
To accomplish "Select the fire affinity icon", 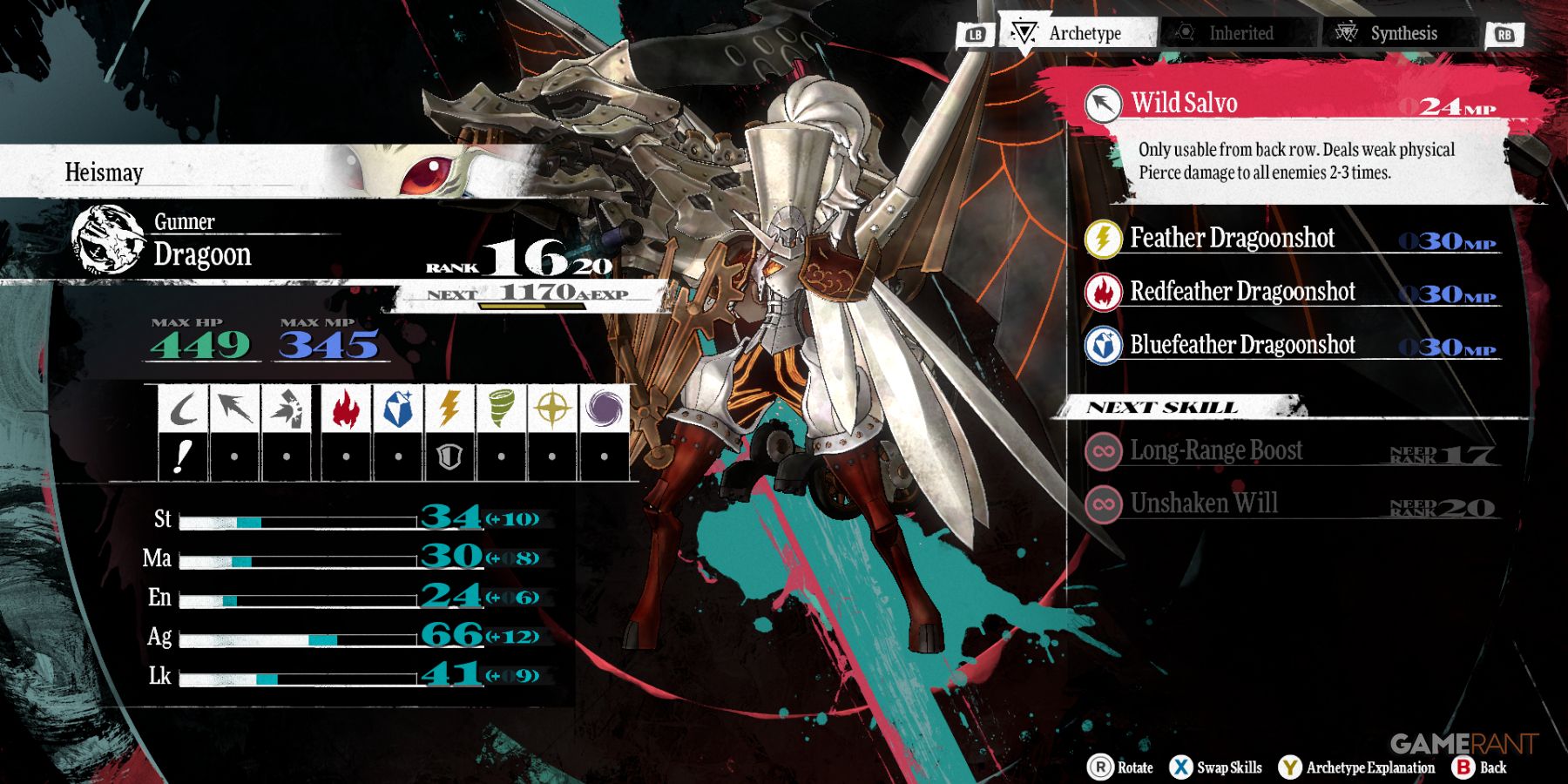I will coord(346,408).
